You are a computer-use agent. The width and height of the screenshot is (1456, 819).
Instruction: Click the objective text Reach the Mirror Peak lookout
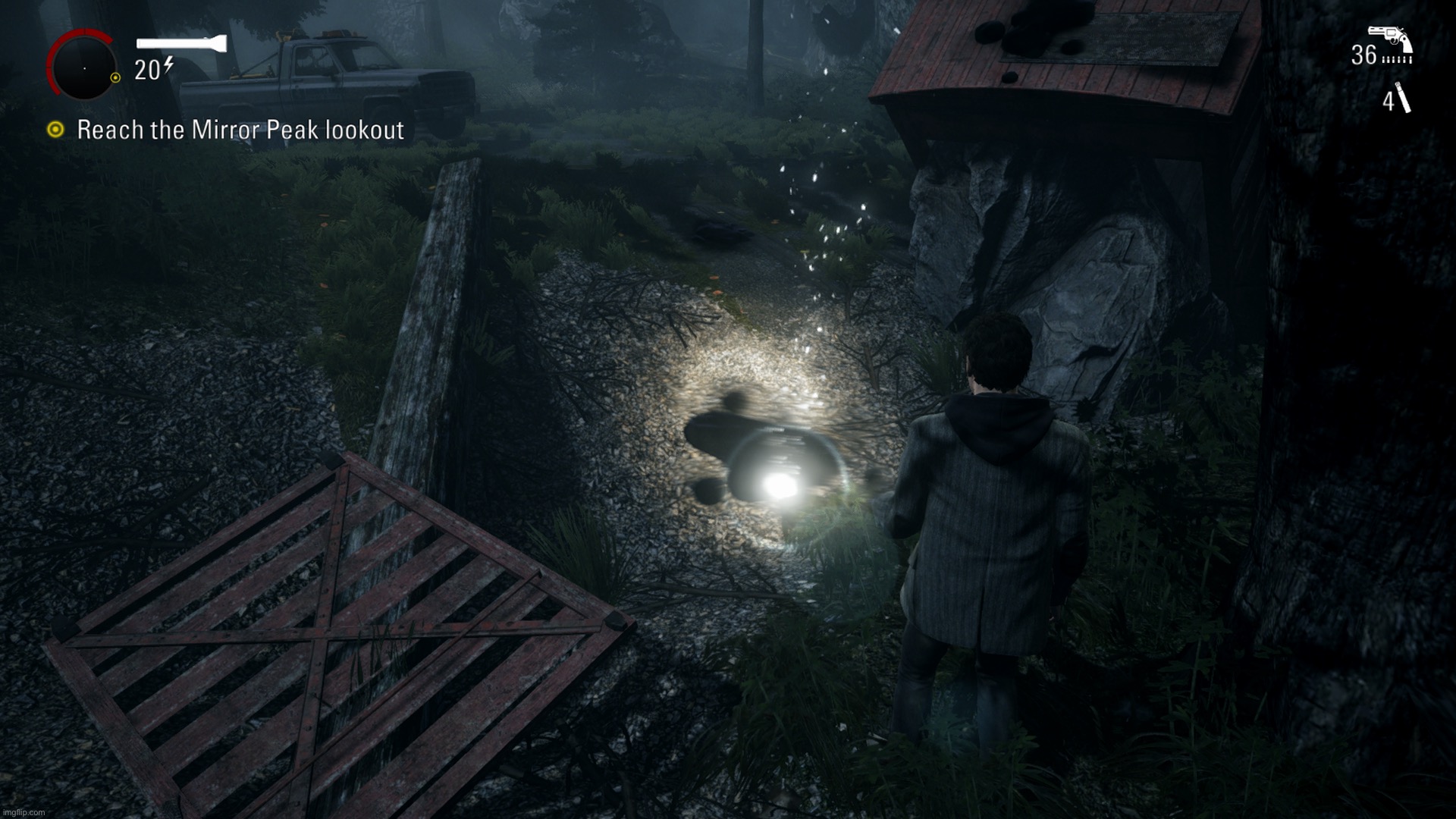240,130
